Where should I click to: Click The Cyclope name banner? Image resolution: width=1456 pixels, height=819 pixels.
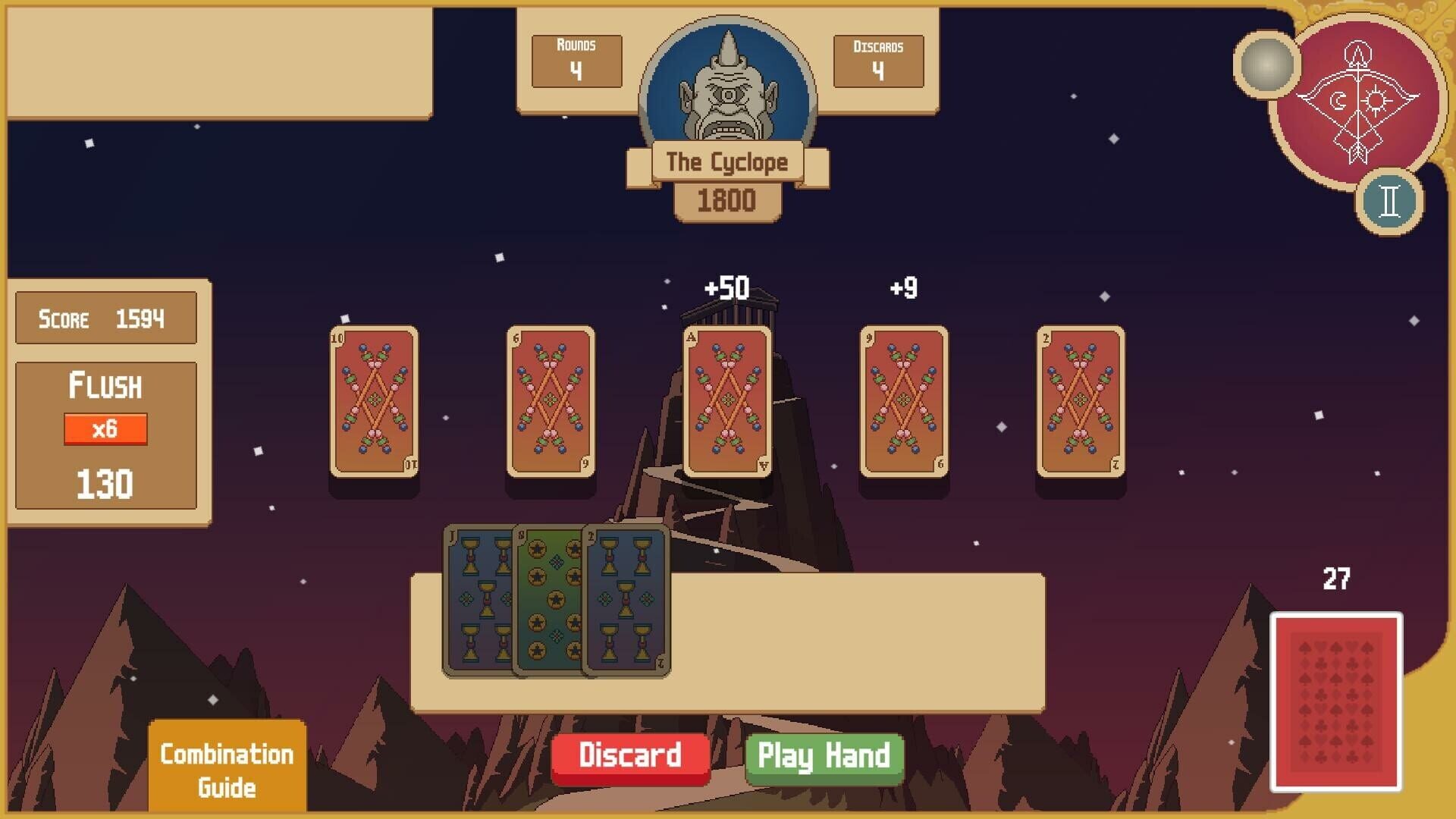click(725, 161)
